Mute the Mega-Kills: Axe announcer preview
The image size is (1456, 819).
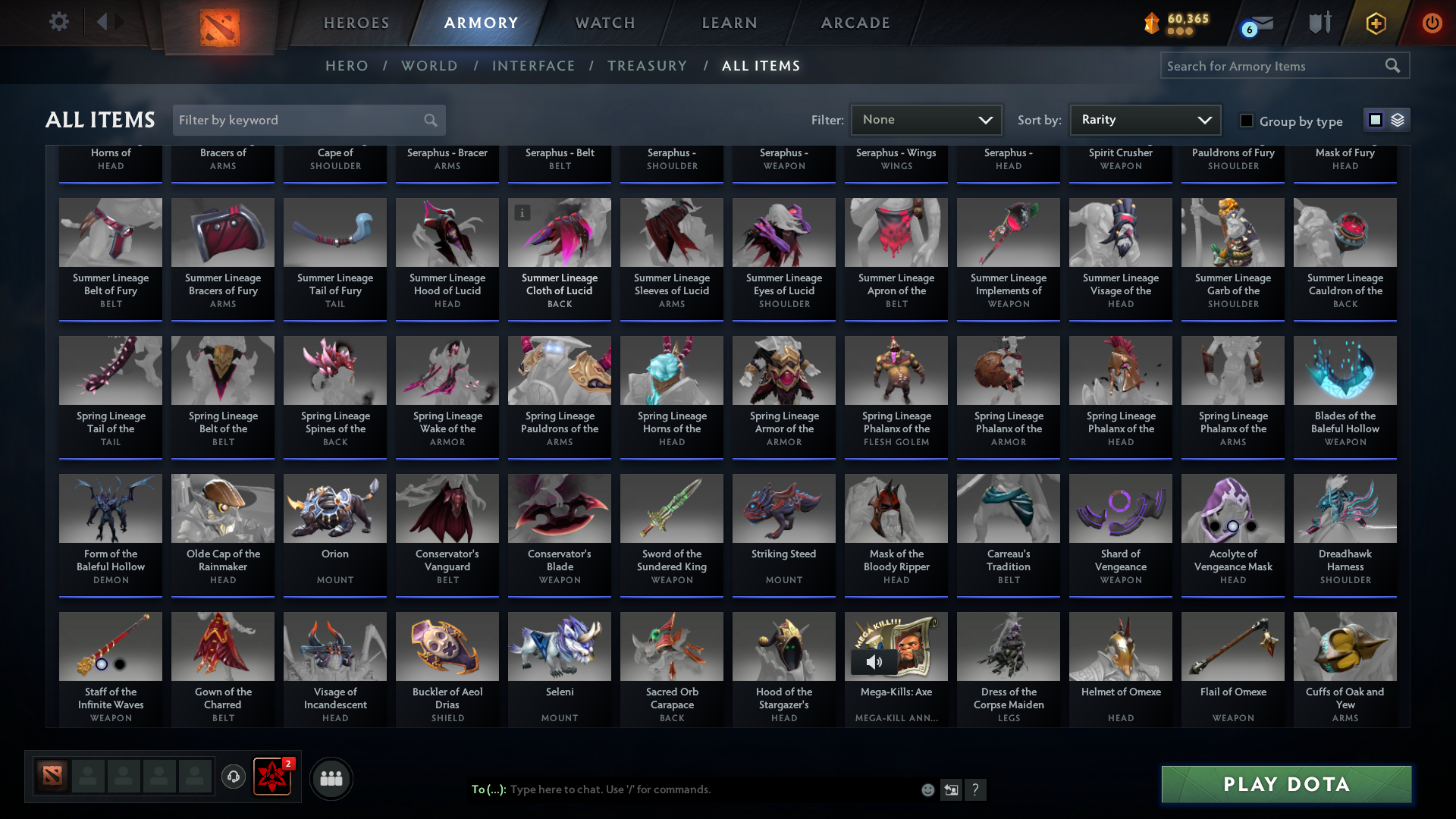tap(876, 661)
